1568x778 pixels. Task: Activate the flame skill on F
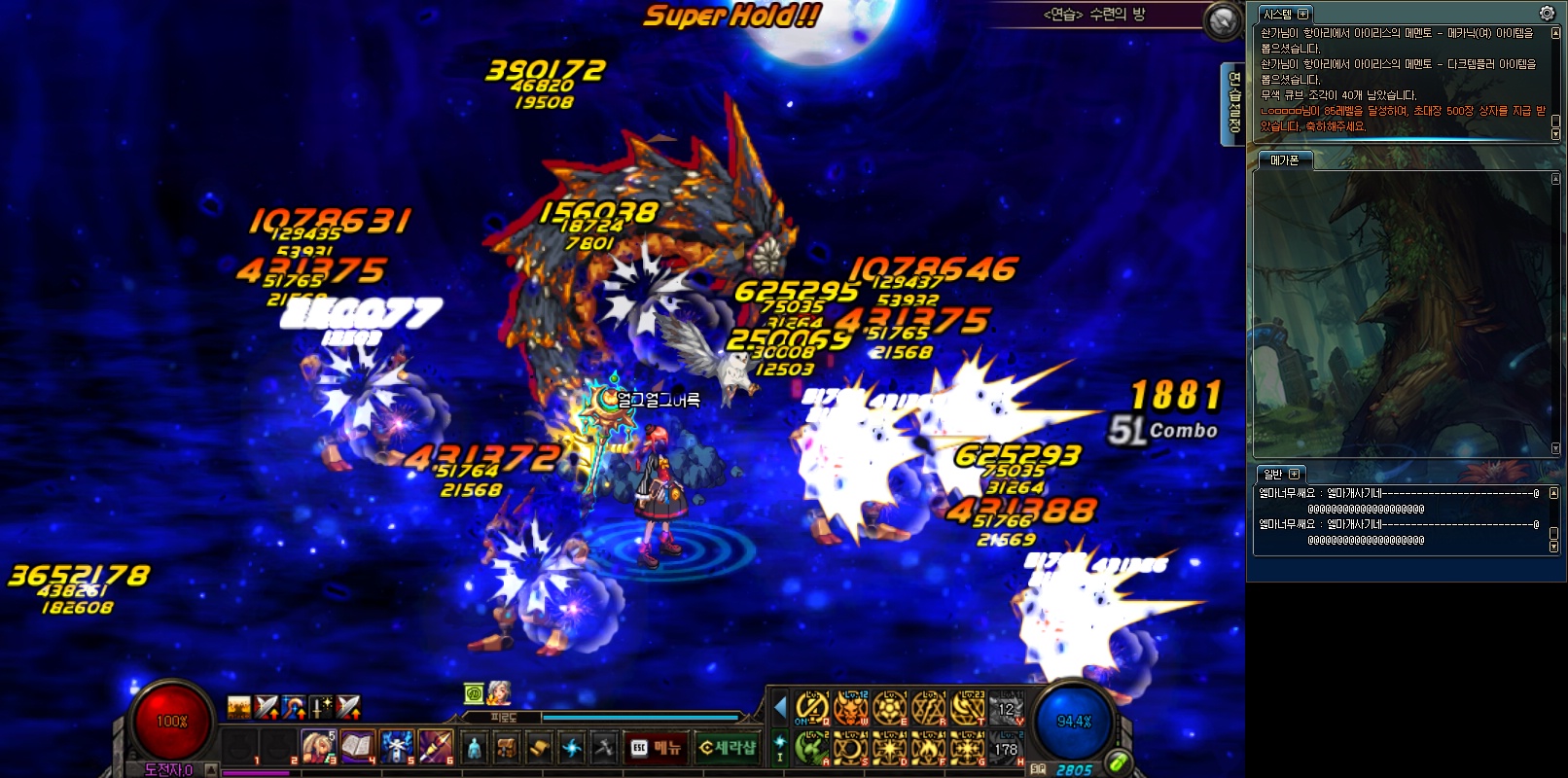(928, 748)
